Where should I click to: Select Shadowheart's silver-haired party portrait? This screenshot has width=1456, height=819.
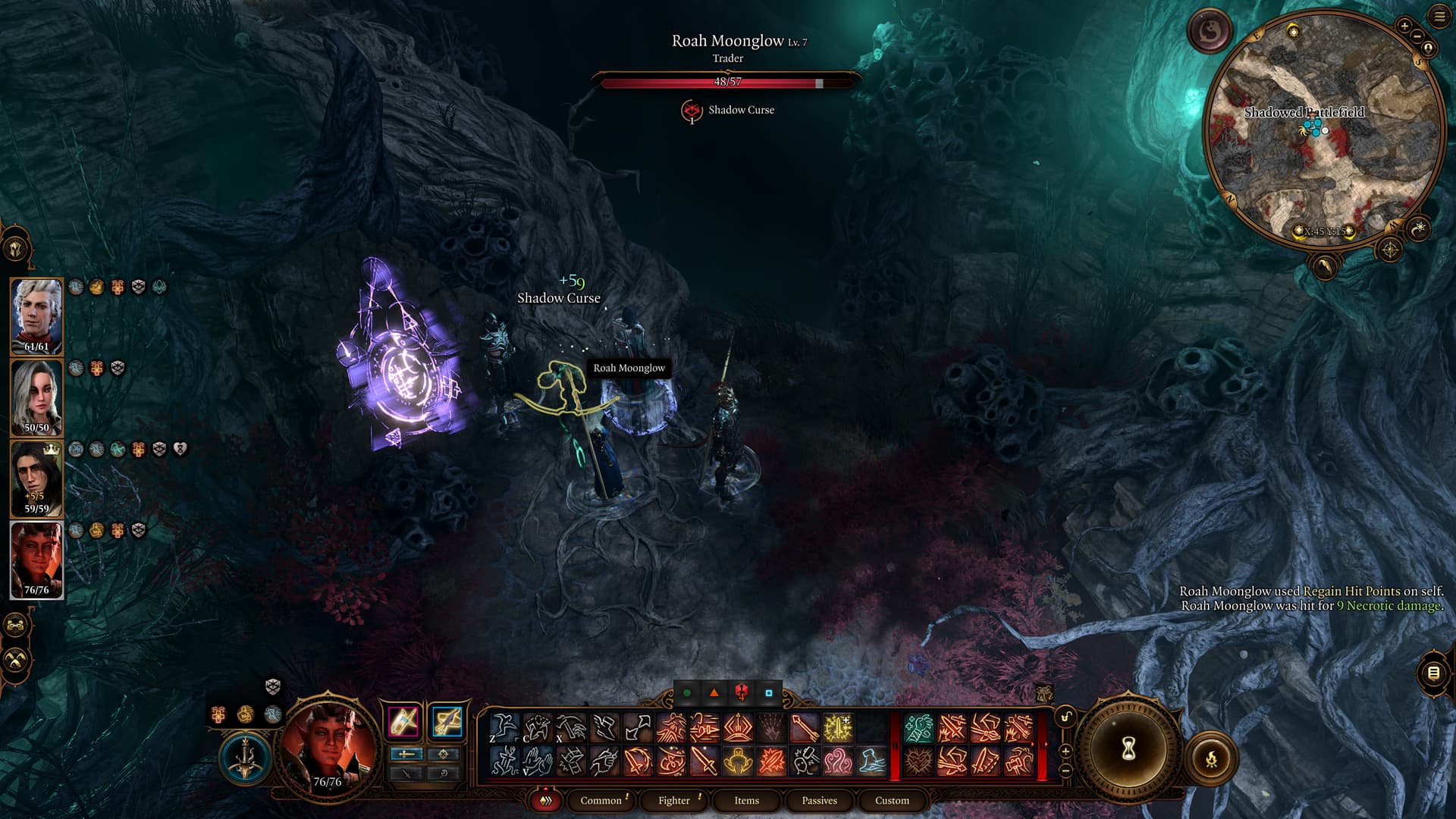(36, 397)
